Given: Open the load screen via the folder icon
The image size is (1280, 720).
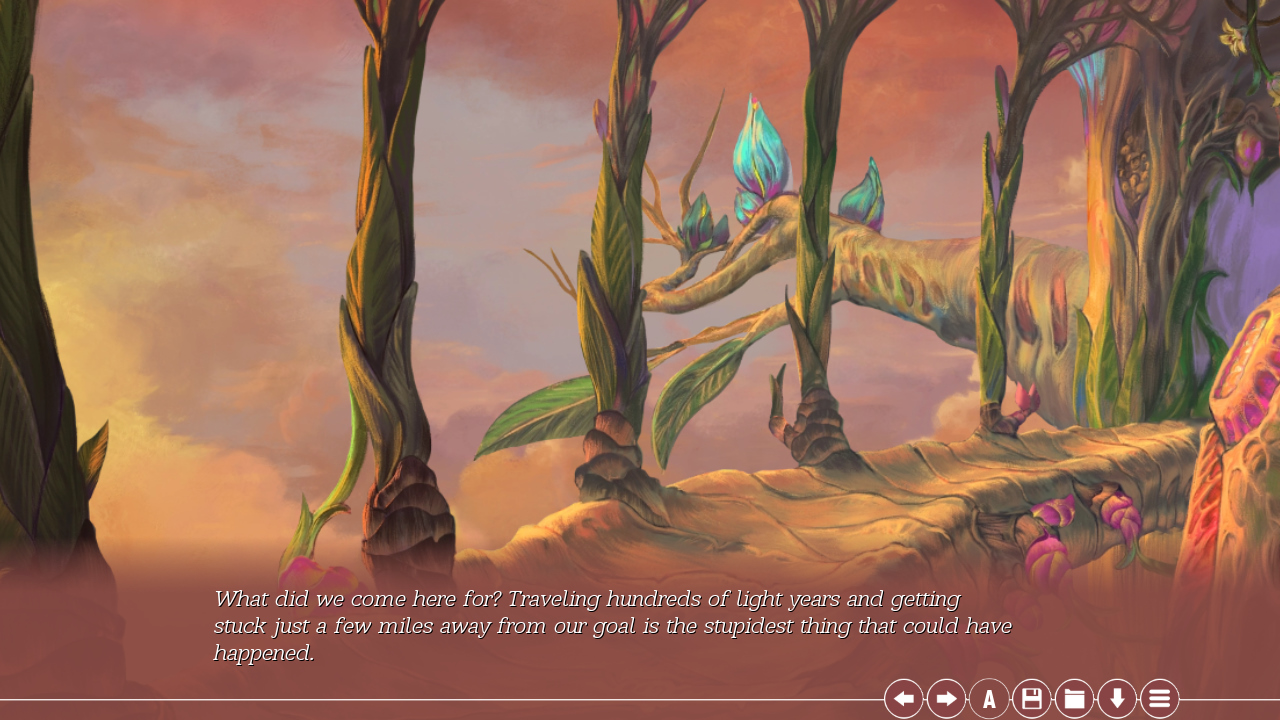Looking at the screenshot, I should pyautogui.click(x=1074, y=697).
